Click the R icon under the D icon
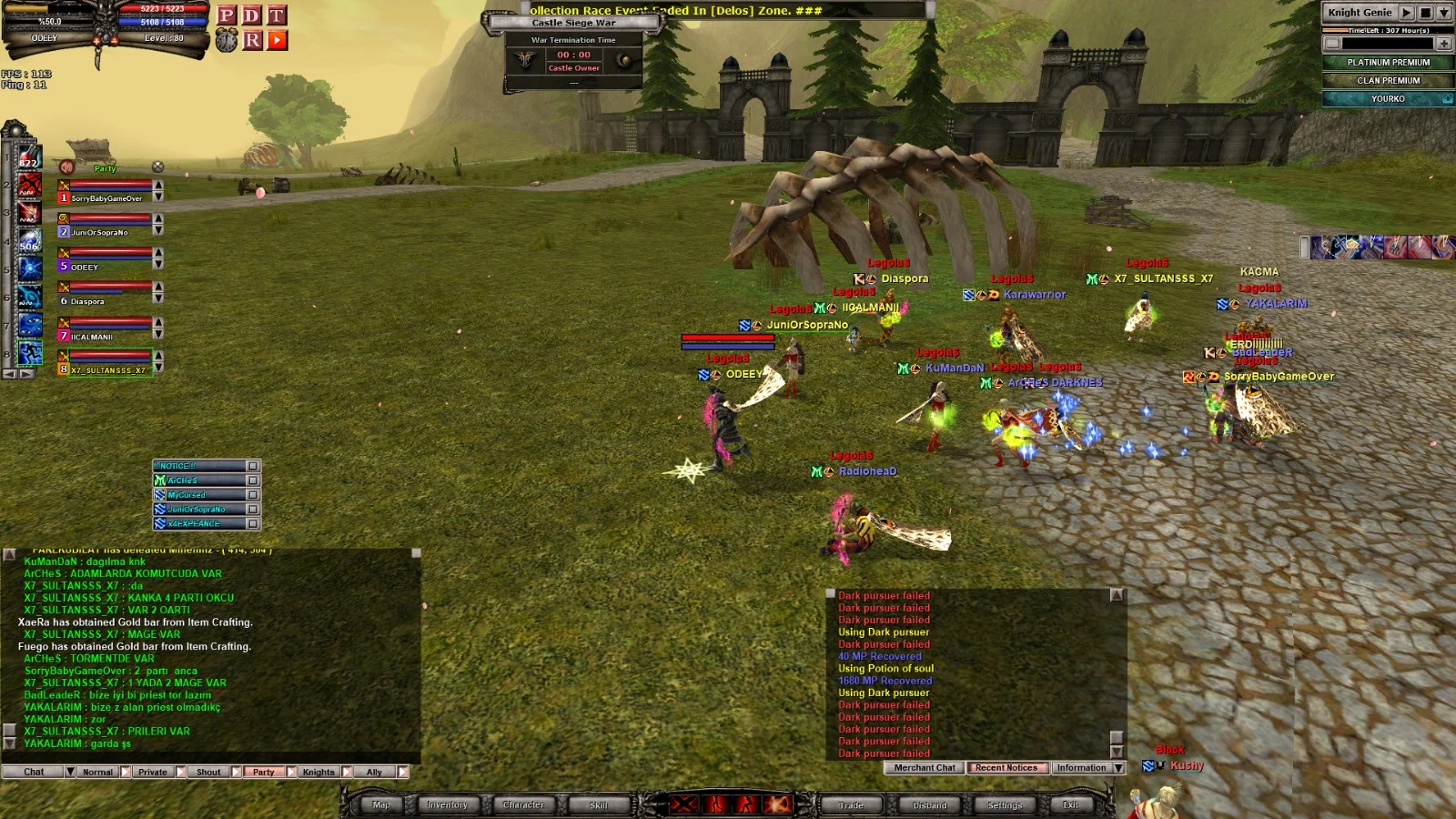The image size is (1456, 819). pyautogui.click(x=252, y=40)
